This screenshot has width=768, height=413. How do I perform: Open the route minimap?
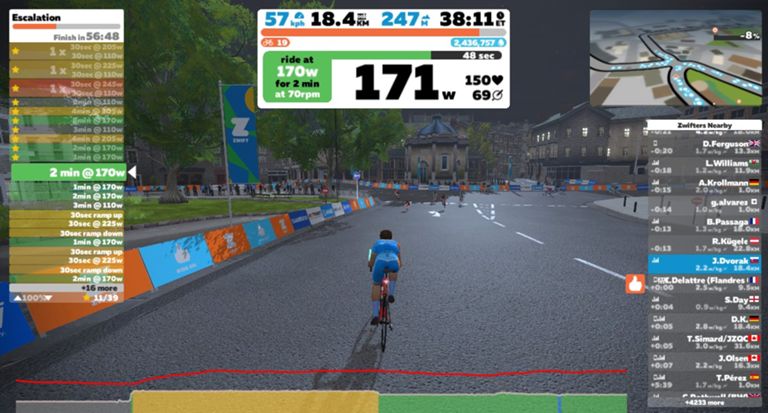click(x=674, y=58)
